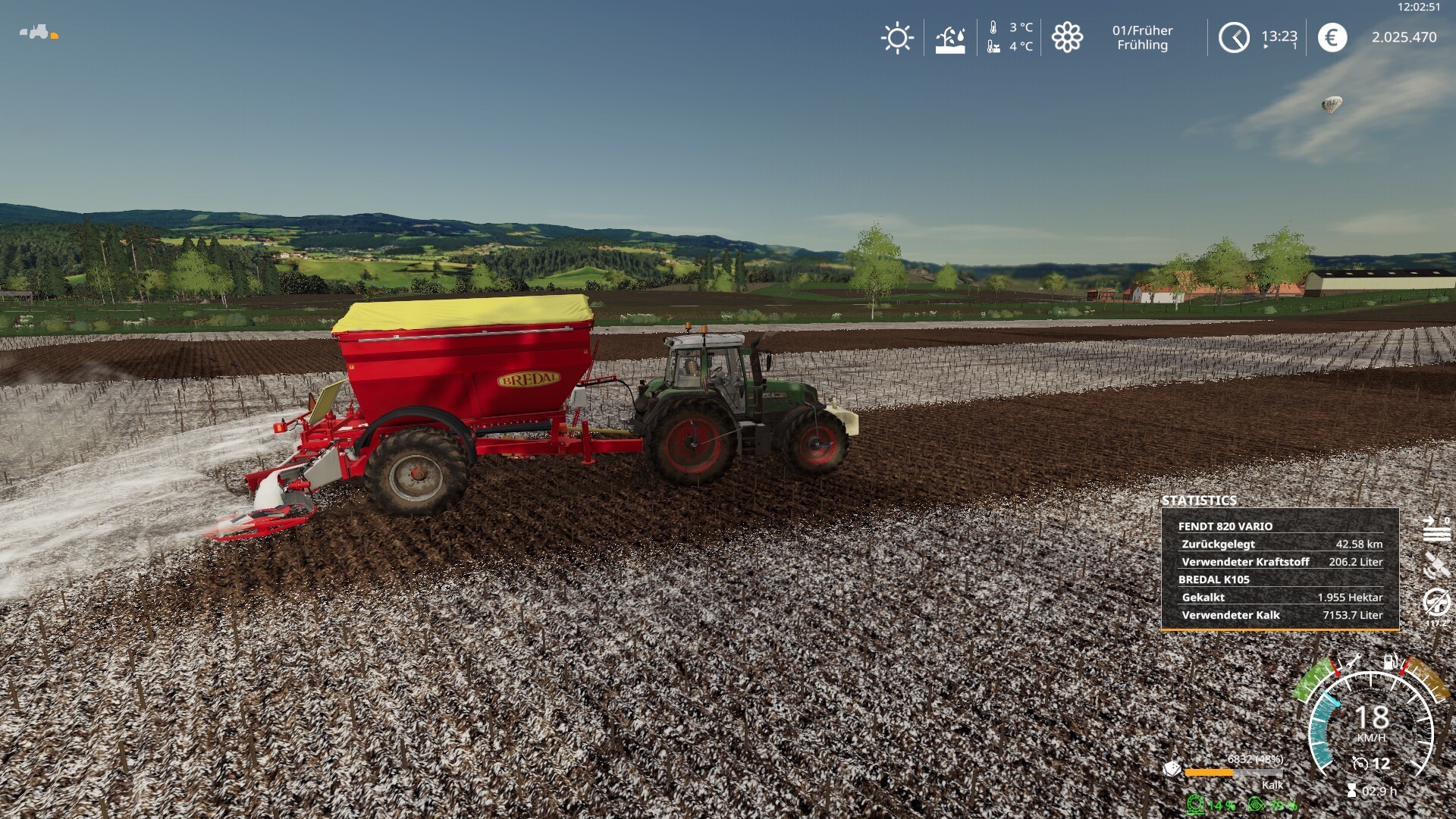
Task: Select the soil moisture plant icon
Action: [x=950, y=38]
